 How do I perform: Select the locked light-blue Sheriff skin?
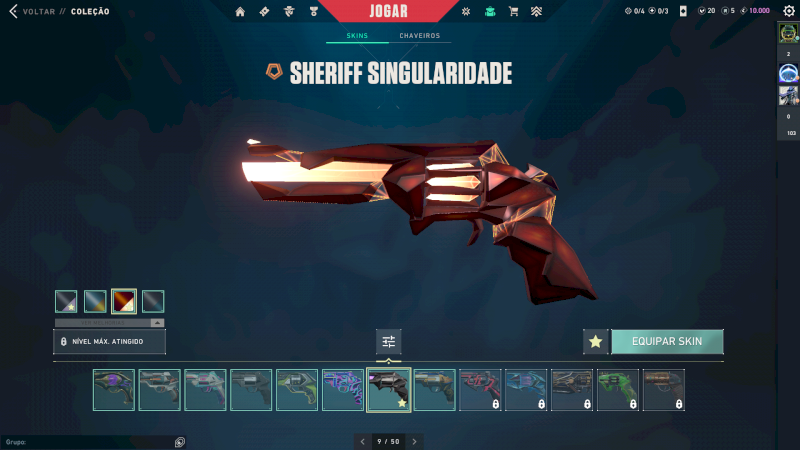pyautogui.click(x=526, y=390)
